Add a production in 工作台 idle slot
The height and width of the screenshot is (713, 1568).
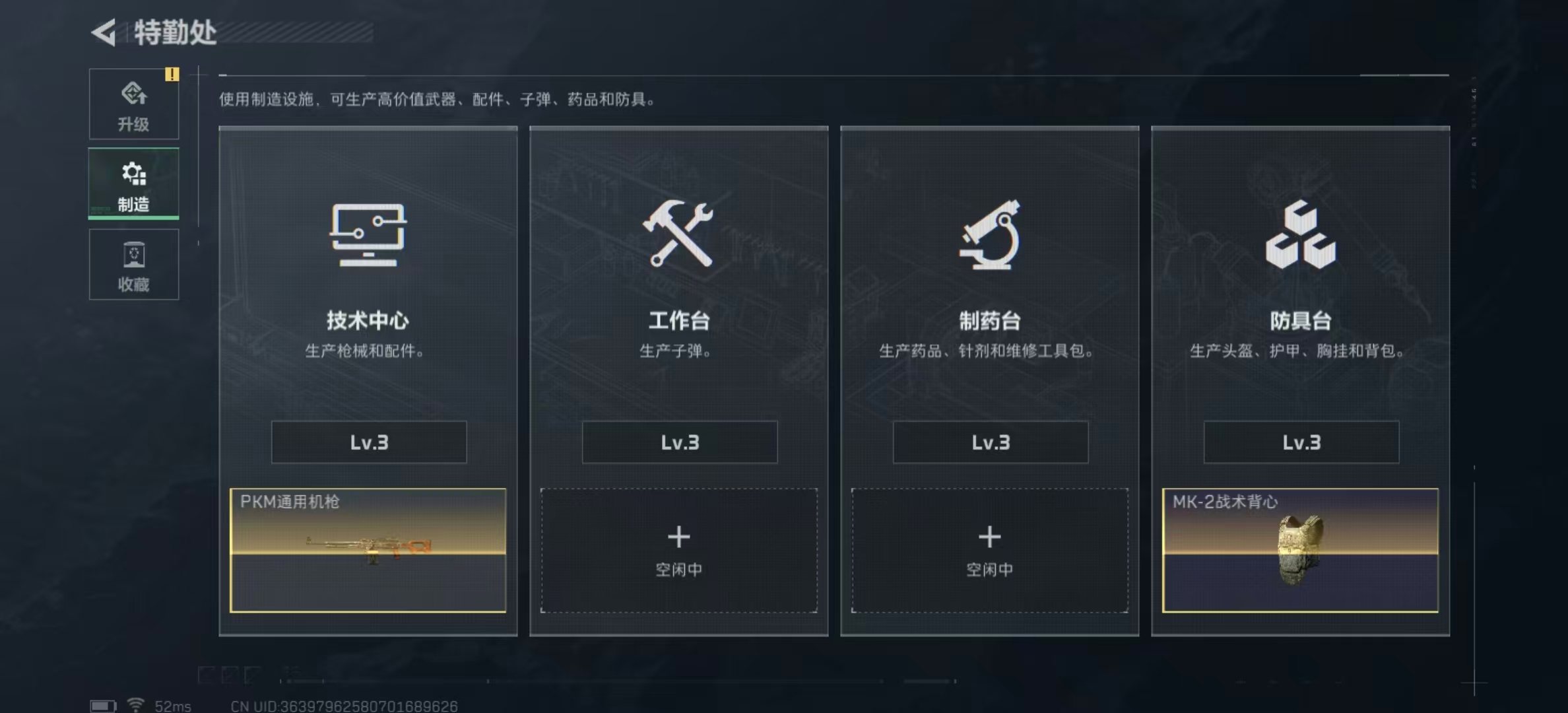coord(678,550)
